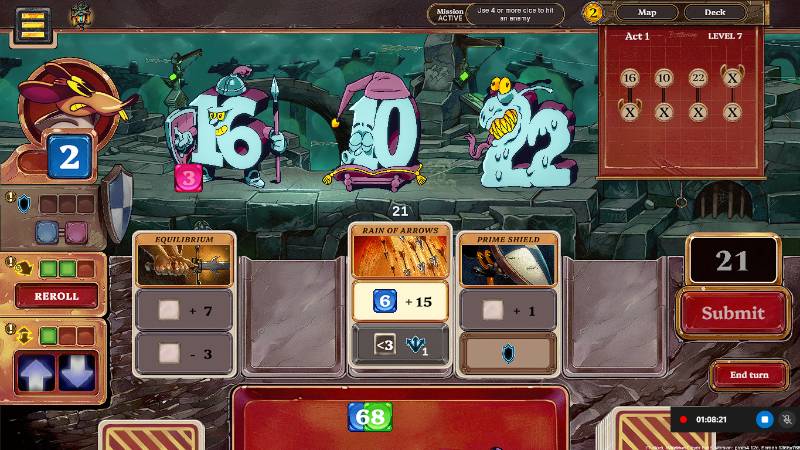800x450 pixels.
Task: Select the blue 2 die by the player portrait
Action: pyautogui.click(x=68, y=157)
